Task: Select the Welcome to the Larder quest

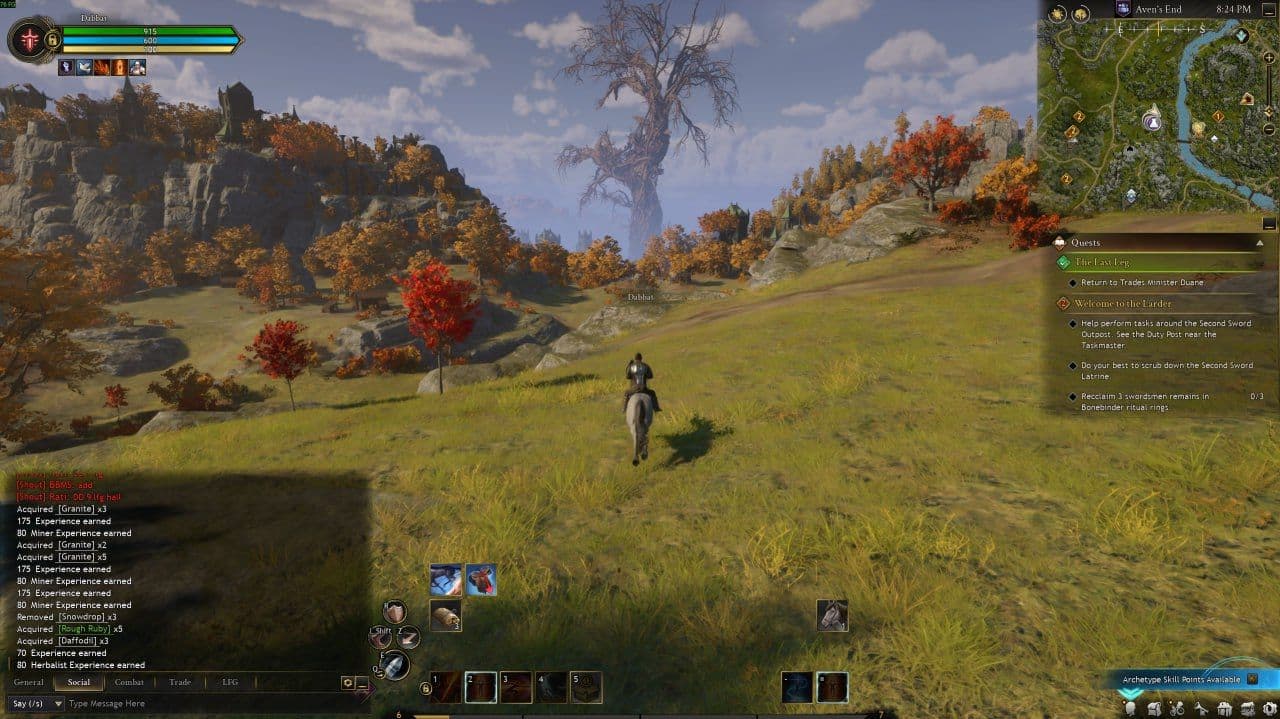Action: click(x=1123, y=303)
